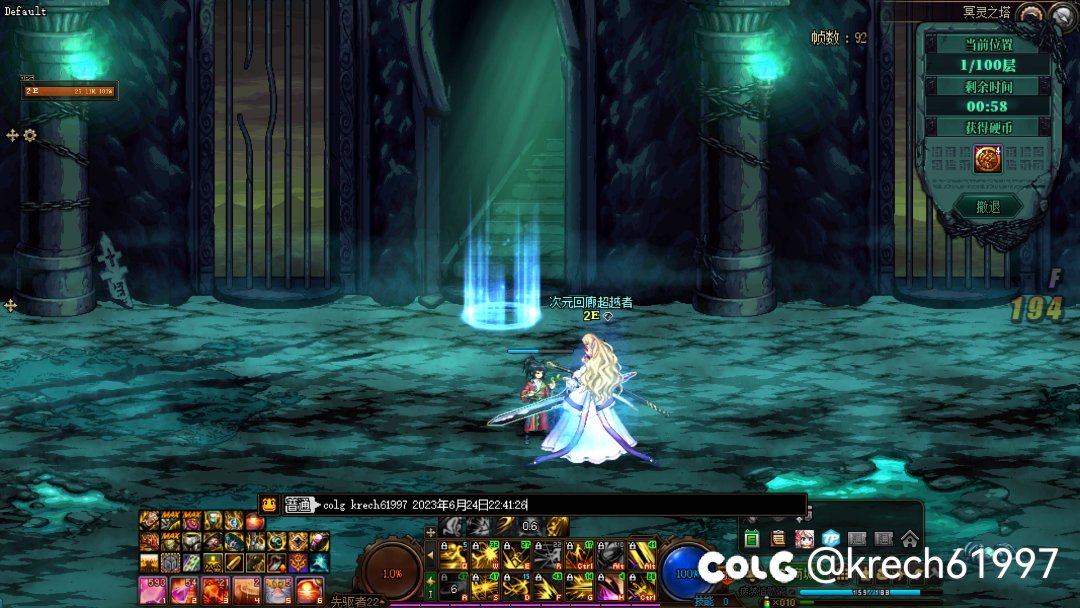This screenshot has width=1080, height=608.
Task: Select the gold coin reward icon
Action: [x=988, y=158]
